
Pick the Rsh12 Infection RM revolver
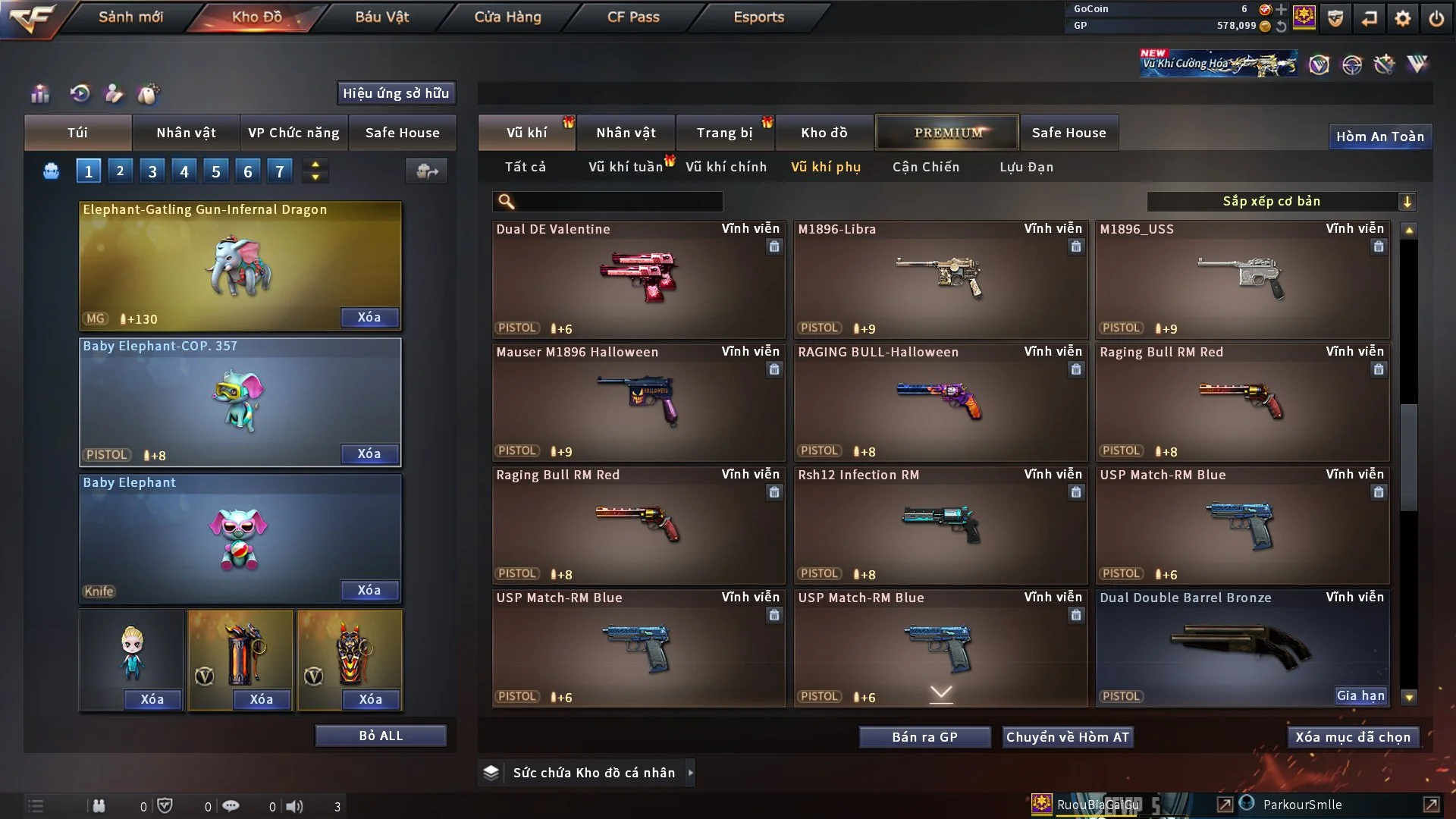pos(940,525)
